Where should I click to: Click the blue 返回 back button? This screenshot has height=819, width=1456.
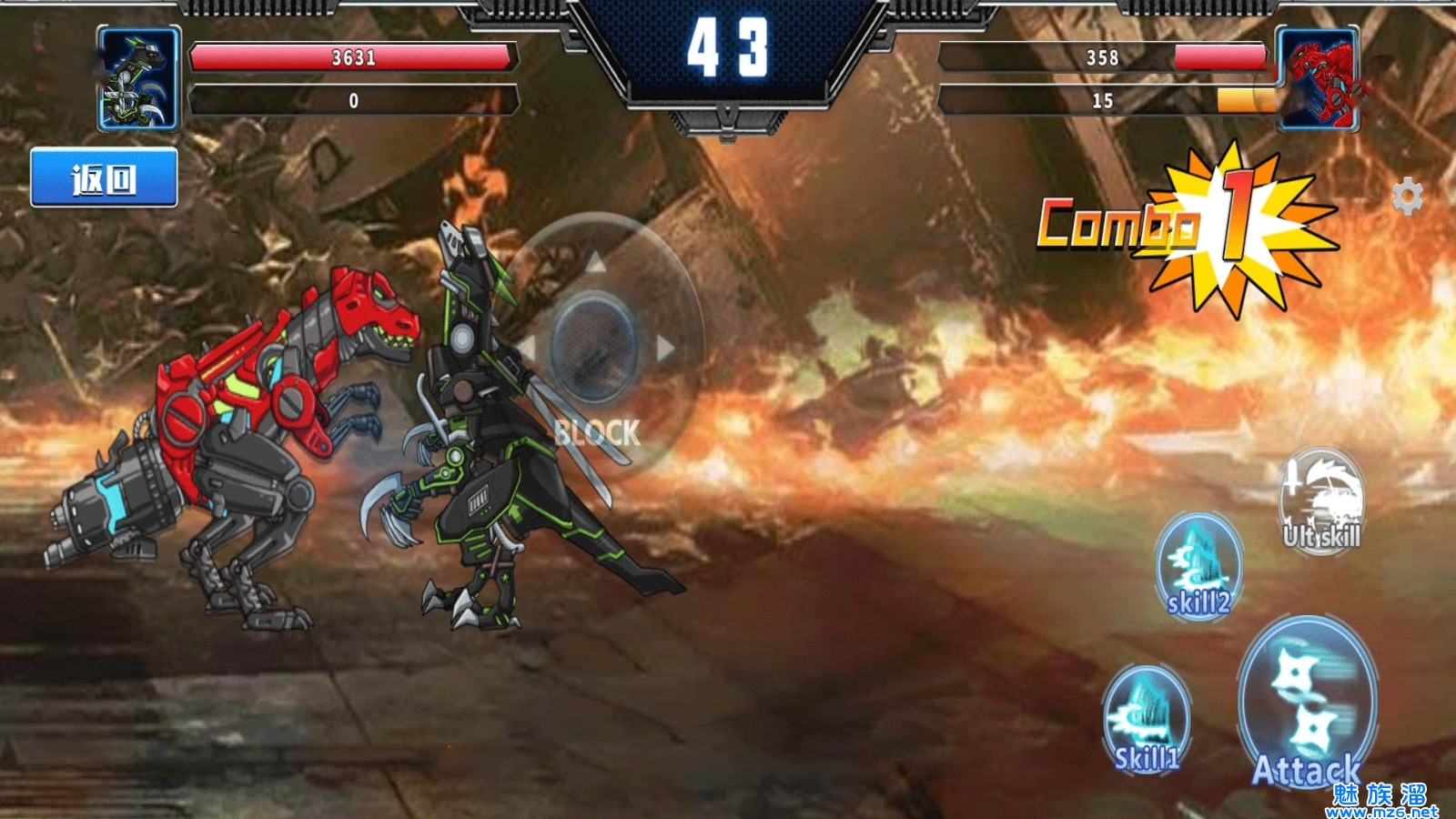(104, 178)
